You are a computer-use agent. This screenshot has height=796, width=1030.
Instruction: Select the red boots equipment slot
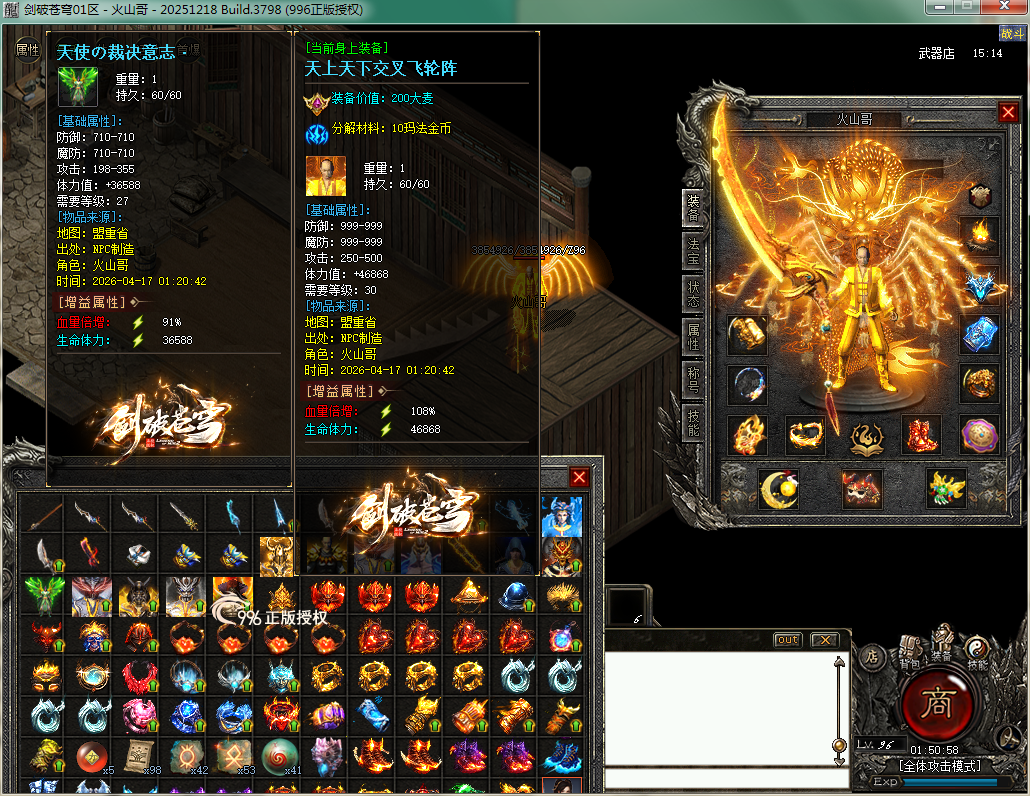click(x=922, y=435)
